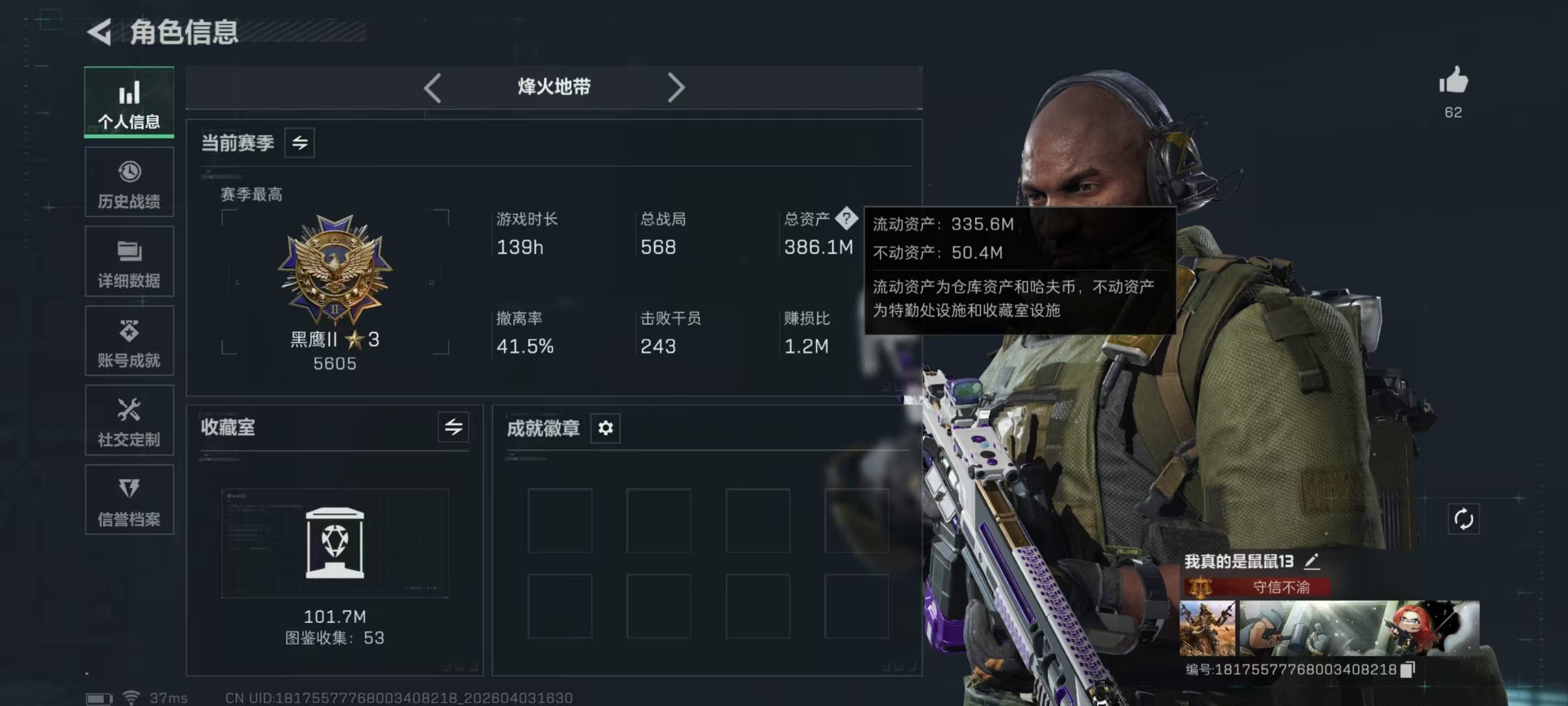Click the 总资产 question mark icon
This screenshot has width=1568, height=706.
[846, 218]
